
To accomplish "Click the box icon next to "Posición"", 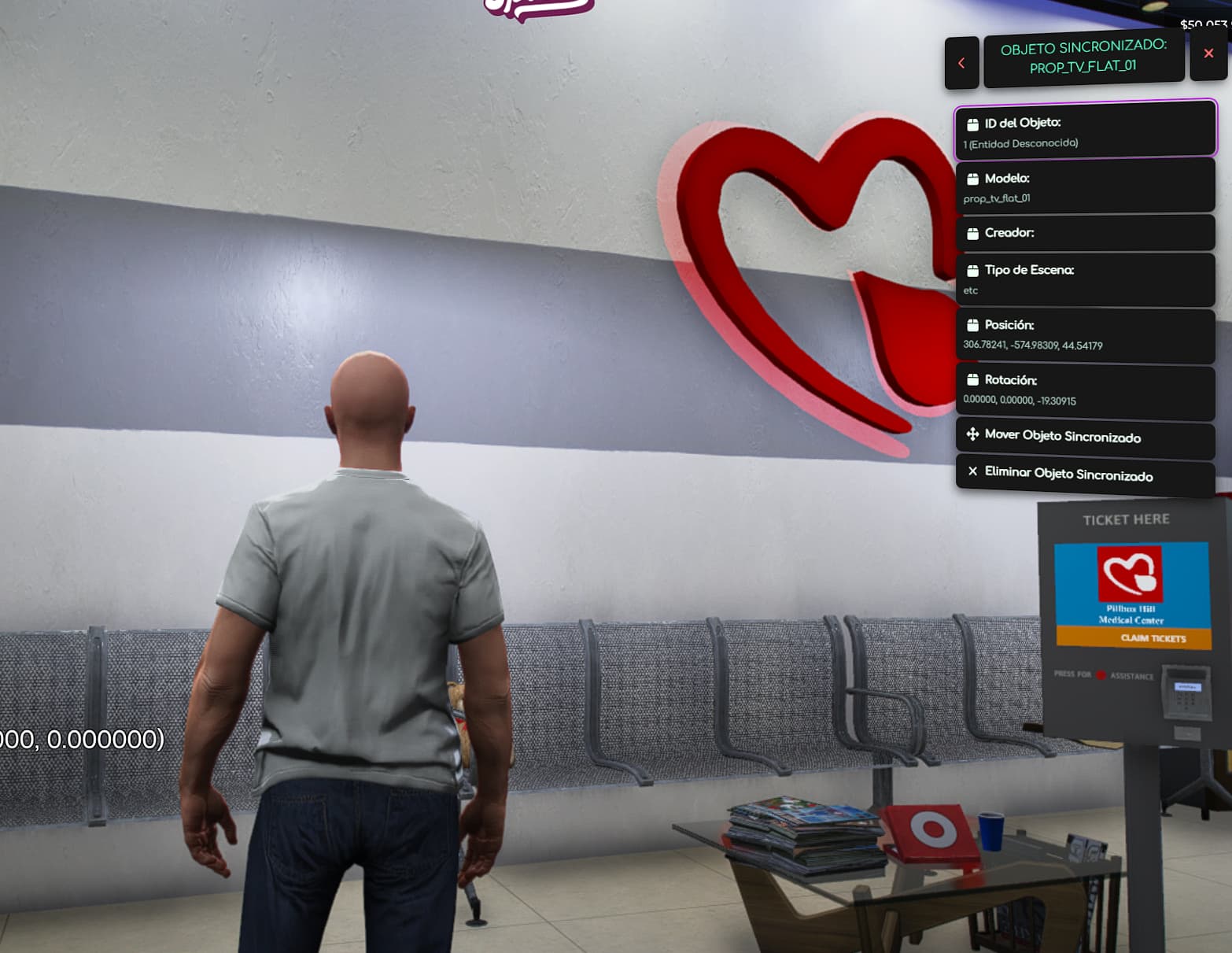I will point(972,324).
